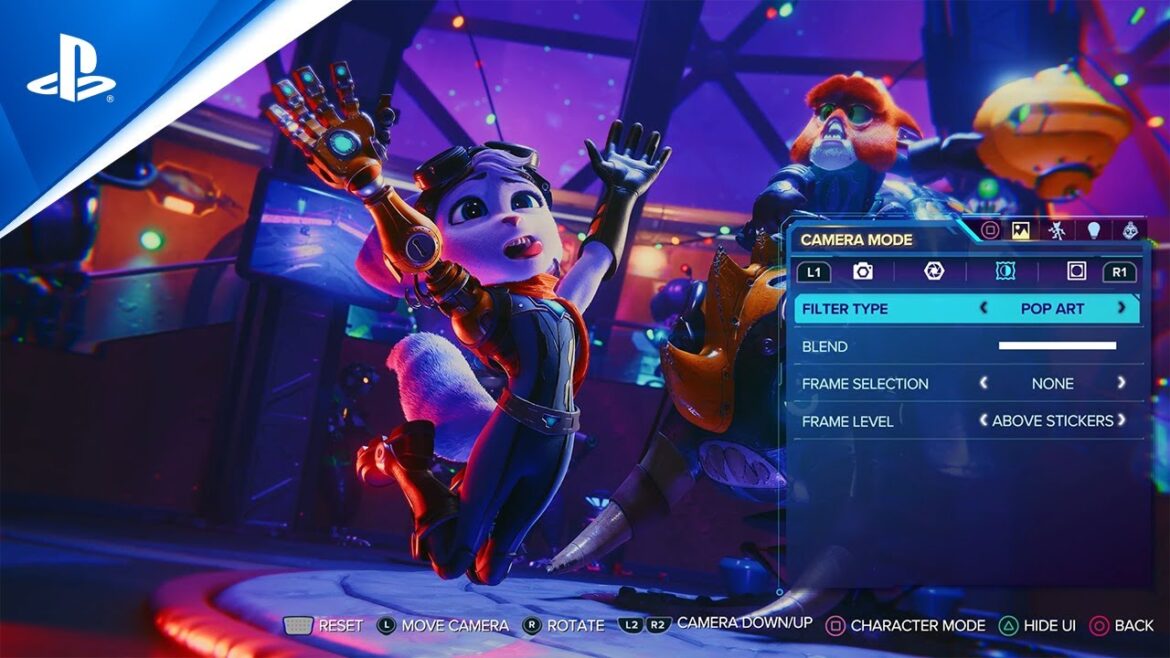Go to previous filter type before Pop Art
This screenshot has width=1170, height=658.
(984, 308)
